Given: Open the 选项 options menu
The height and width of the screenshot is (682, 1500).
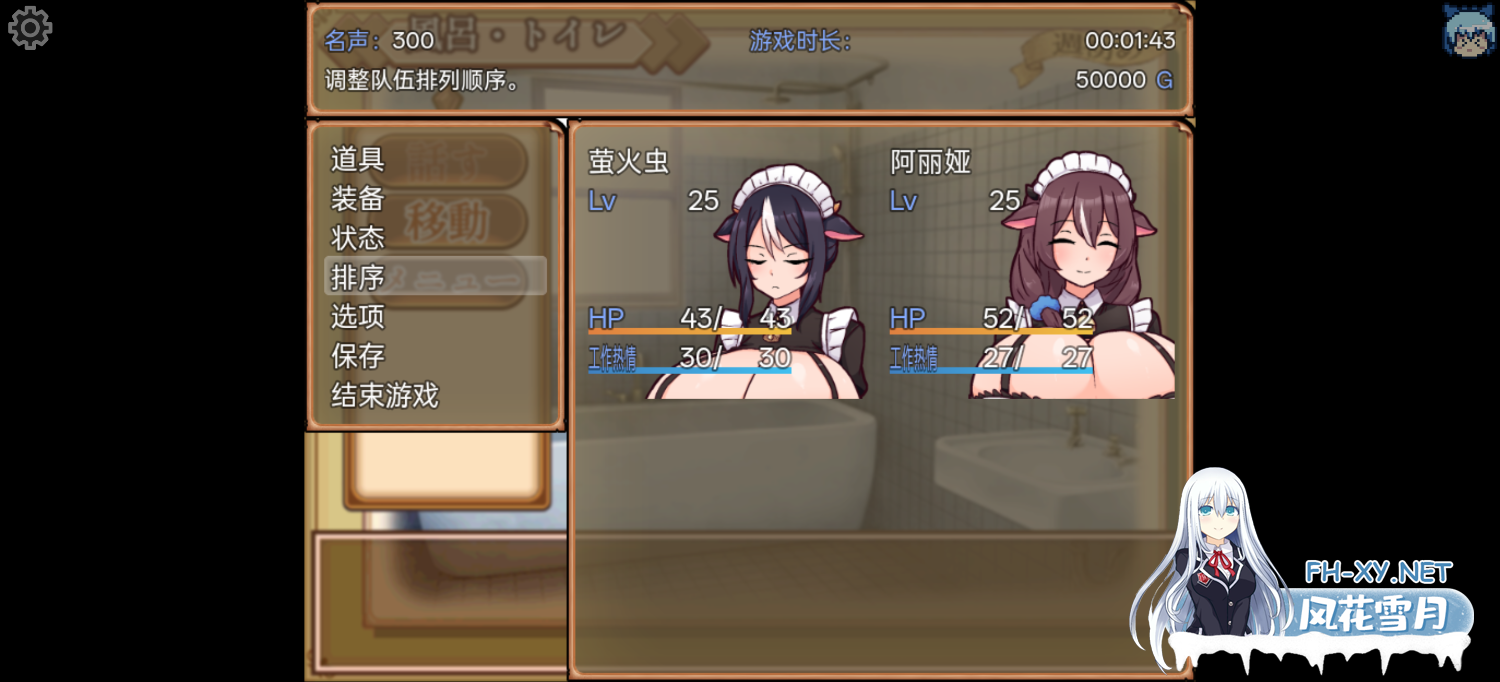Looking at the screenshot, I should point(358,317).
